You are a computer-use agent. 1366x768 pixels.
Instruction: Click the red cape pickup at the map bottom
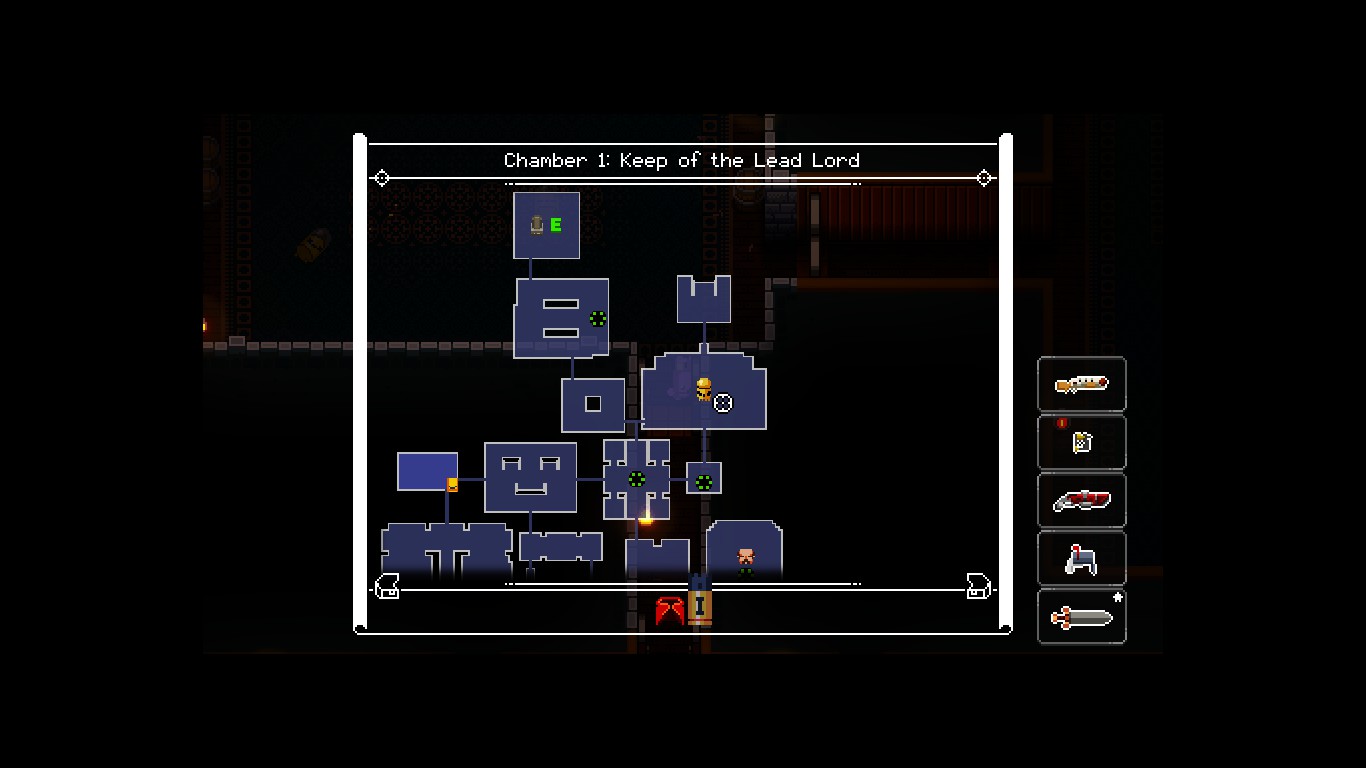point(668,610)
